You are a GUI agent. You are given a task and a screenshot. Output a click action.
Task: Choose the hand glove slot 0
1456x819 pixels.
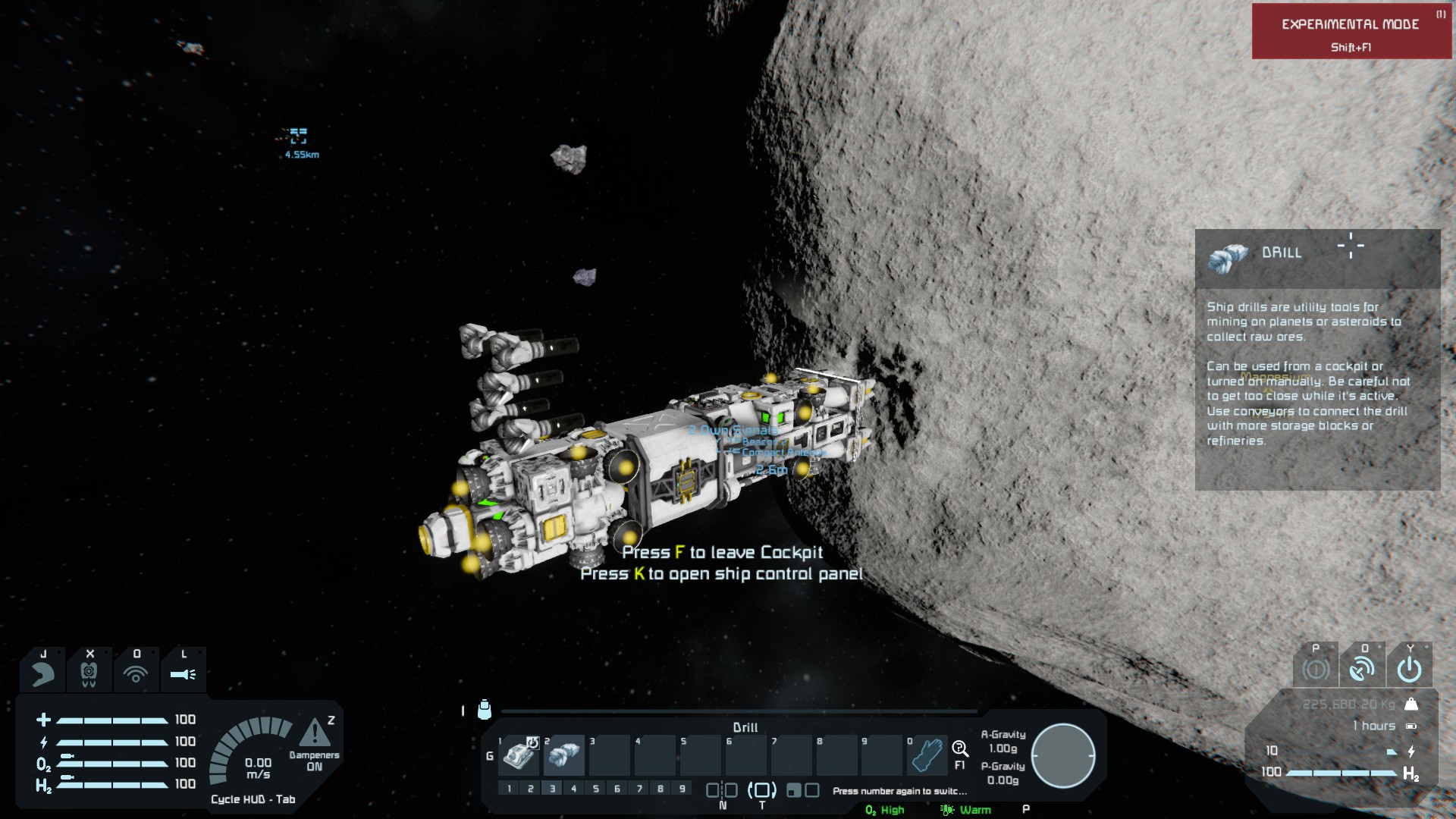tap(927, 754)
